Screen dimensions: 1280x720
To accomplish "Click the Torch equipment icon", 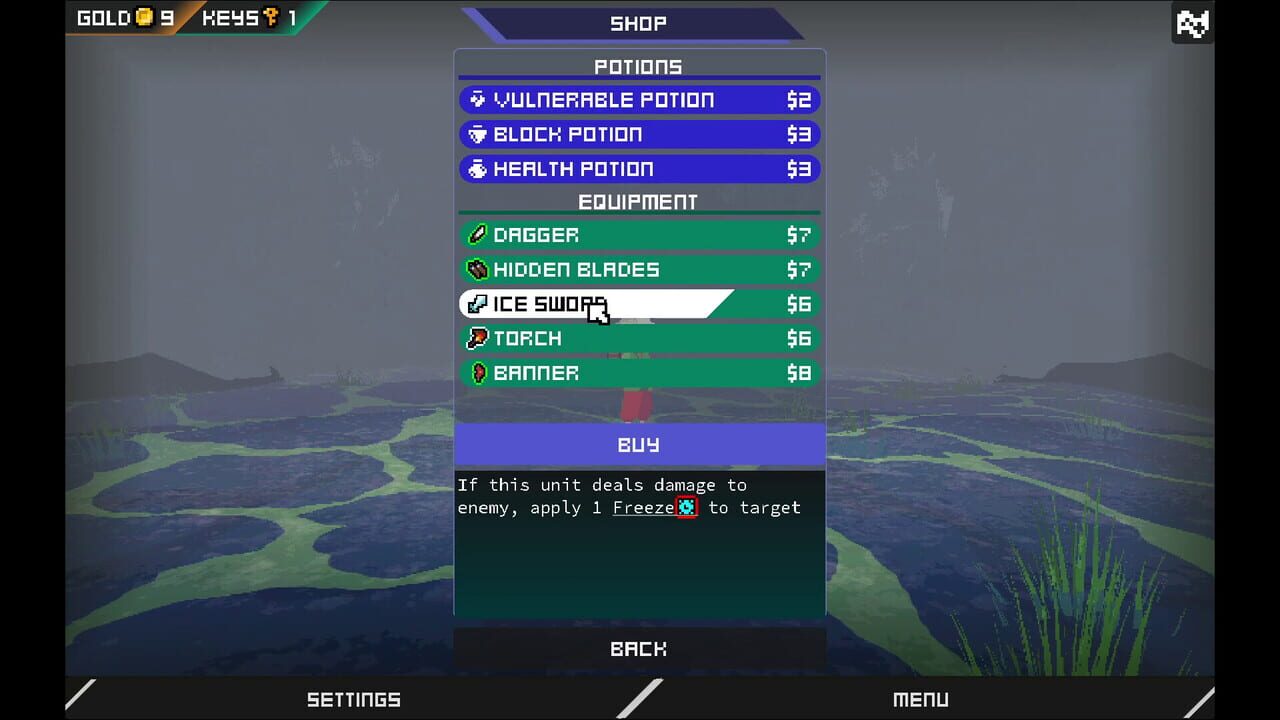I will 476,338.
